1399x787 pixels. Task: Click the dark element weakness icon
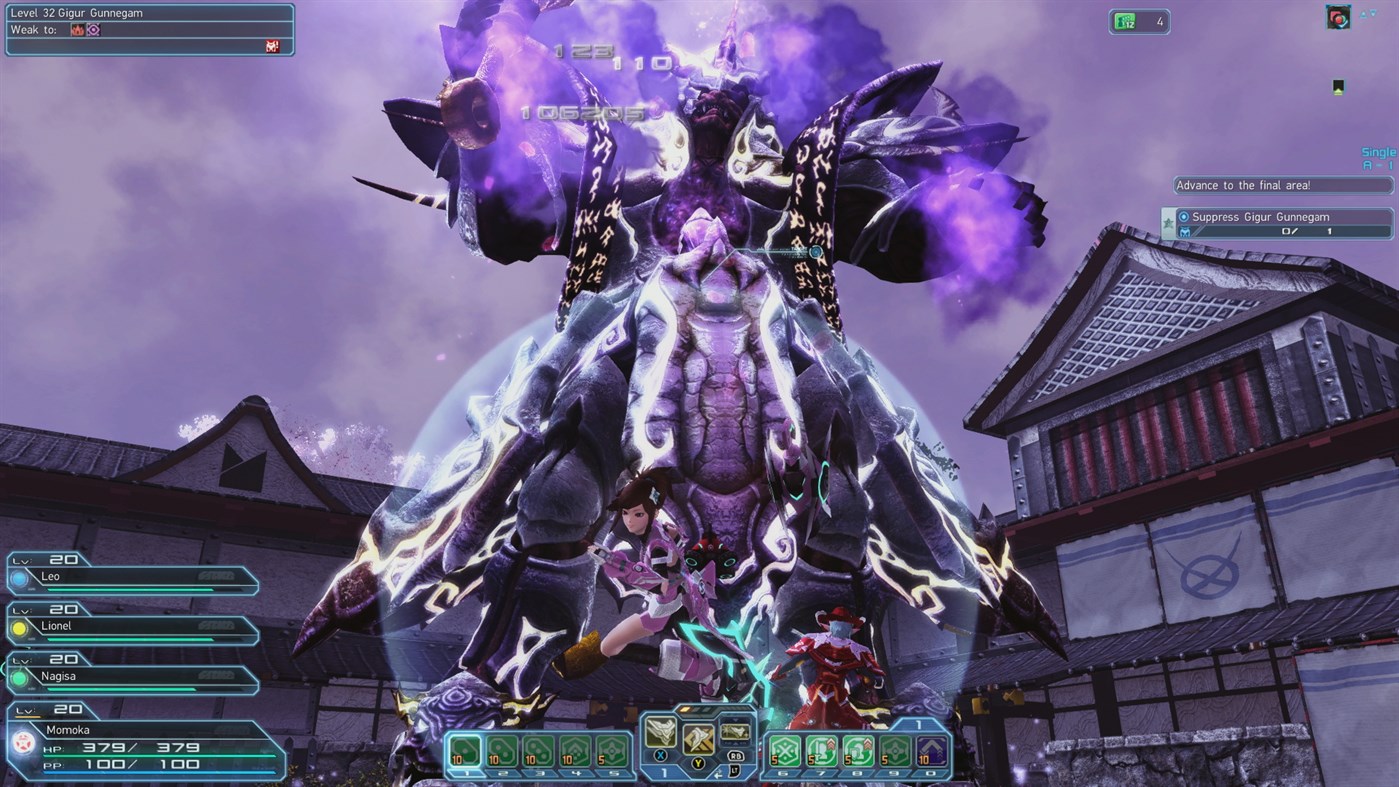click(93, 31)
